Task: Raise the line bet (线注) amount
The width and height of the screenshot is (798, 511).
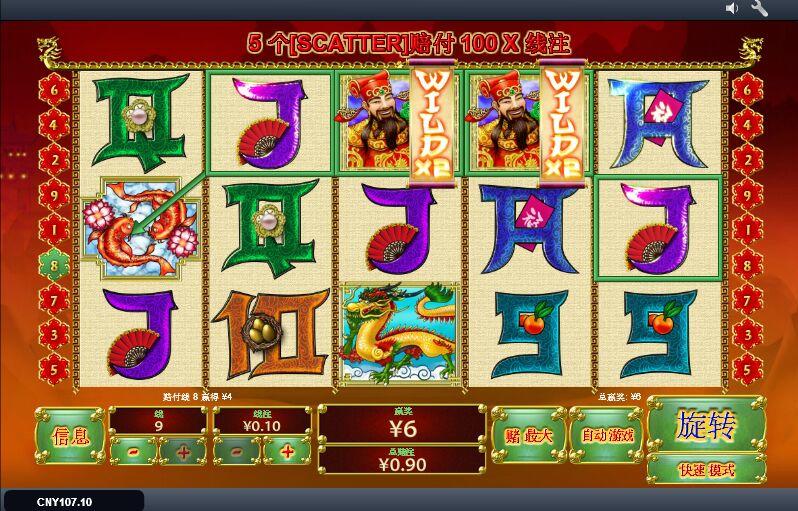Action: click(x=288, y=452)
